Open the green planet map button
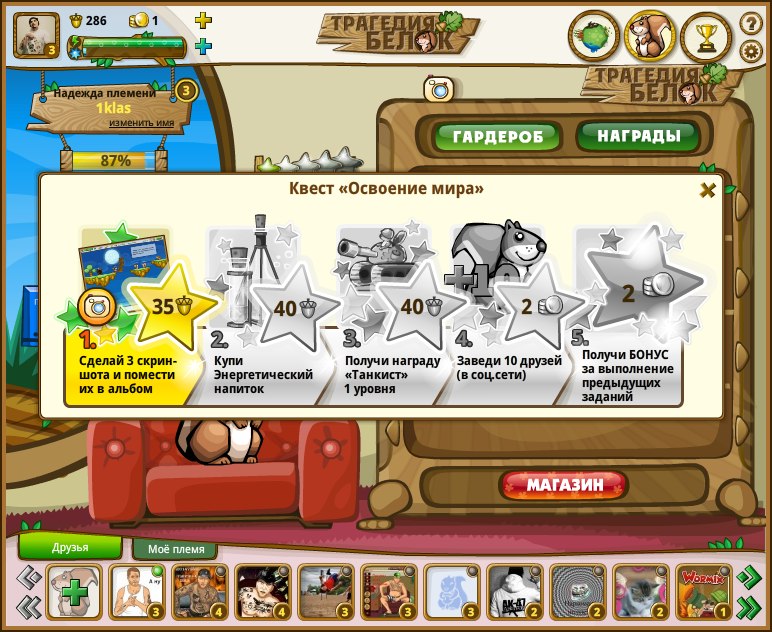 (593, 37)
